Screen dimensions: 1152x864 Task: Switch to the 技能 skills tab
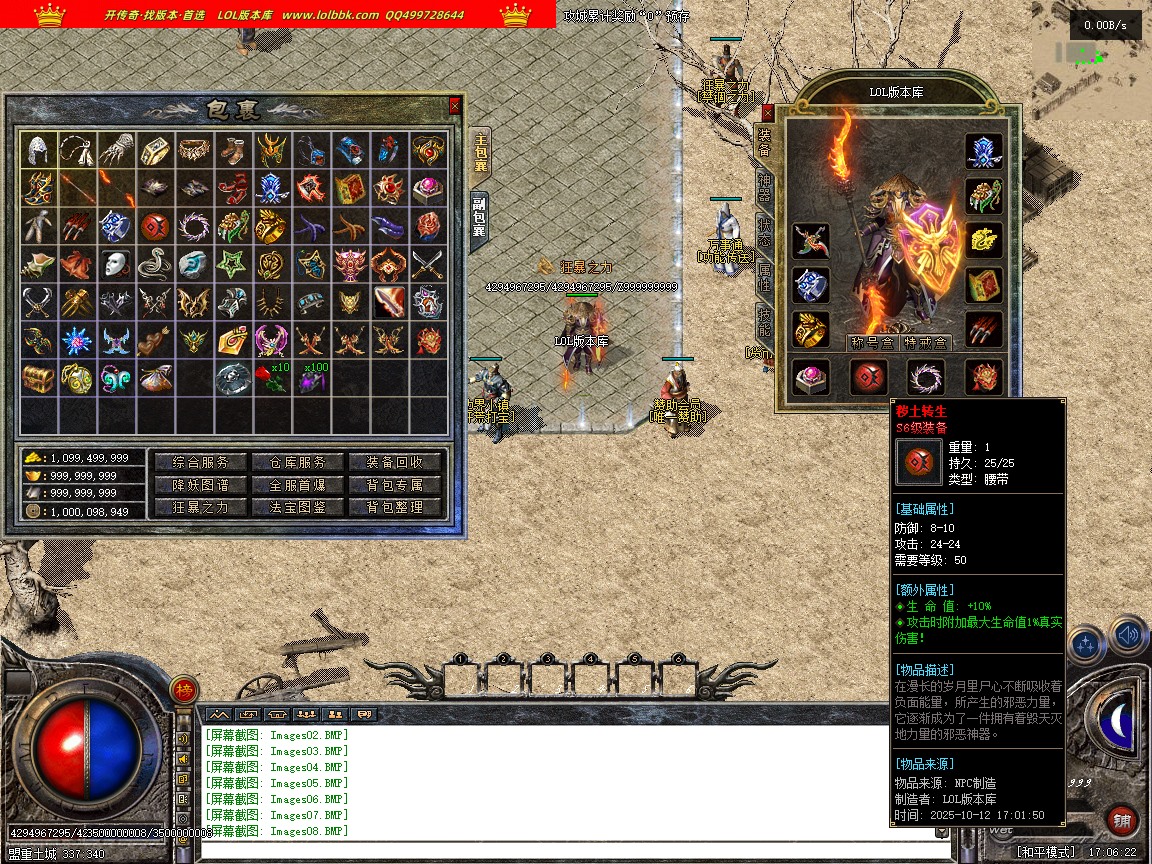[x=765, y=318]
